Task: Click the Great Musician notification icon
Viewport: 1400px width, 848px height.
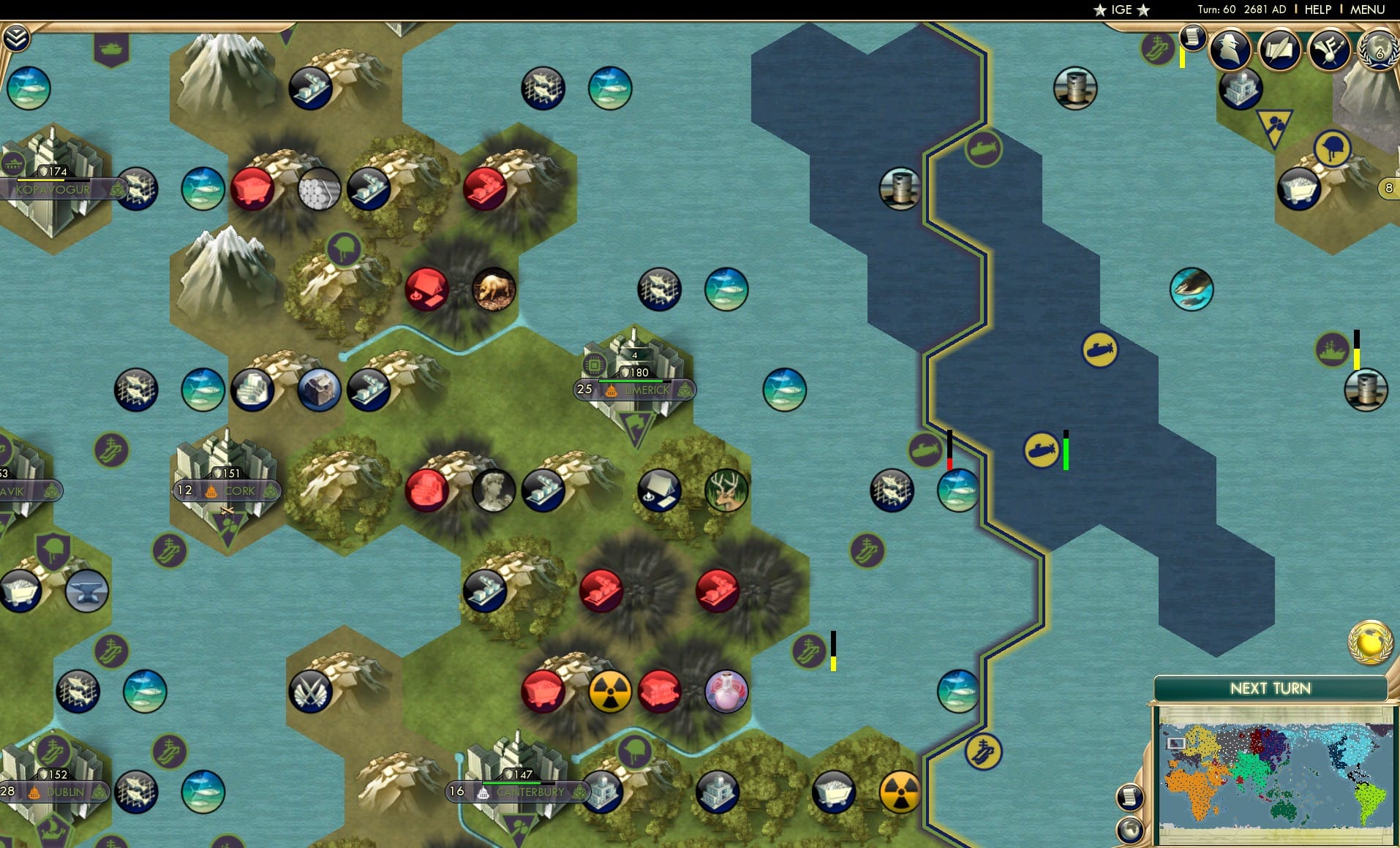Action: (1330, 50)
